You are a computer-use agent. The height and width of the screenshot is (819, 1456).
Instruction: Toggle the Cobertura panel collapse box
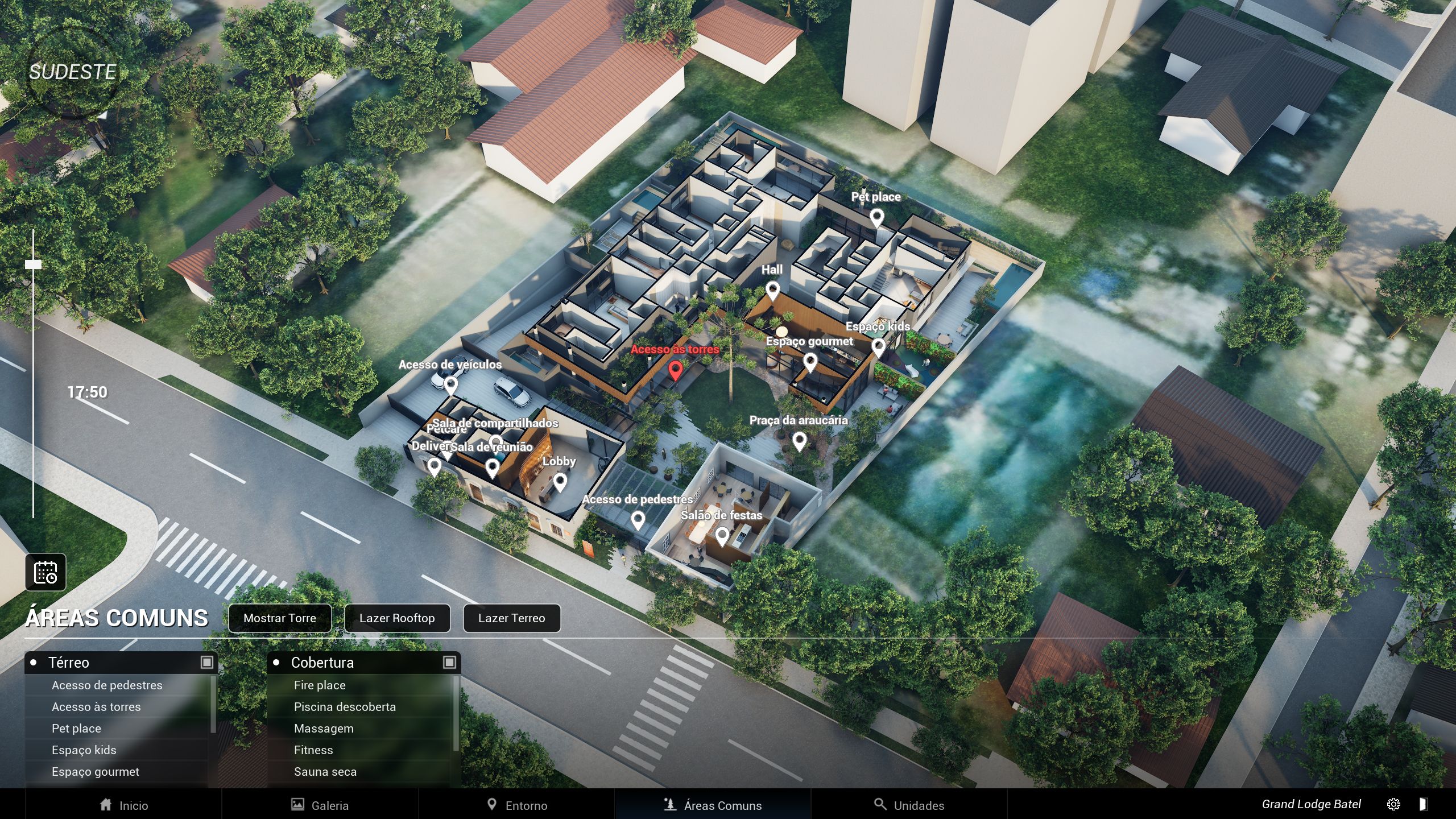[449, 662]
